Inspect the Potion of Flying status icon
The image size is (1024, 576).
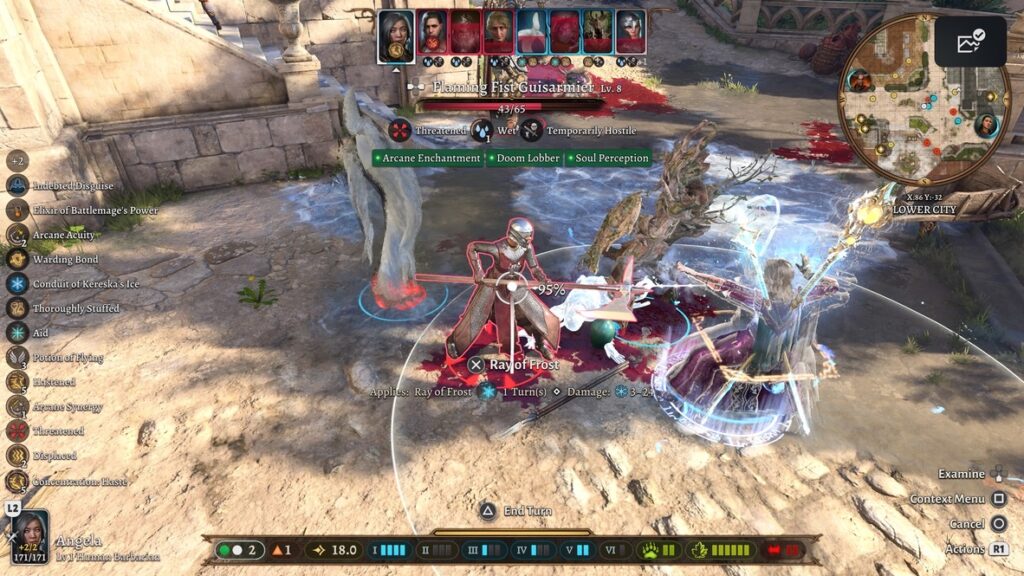(17, 357)
